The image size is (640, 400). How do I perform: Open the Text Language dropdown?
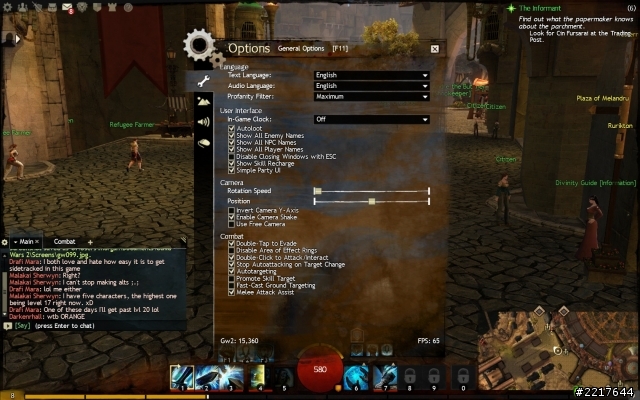pyautogui.click(x=371, y=75)
